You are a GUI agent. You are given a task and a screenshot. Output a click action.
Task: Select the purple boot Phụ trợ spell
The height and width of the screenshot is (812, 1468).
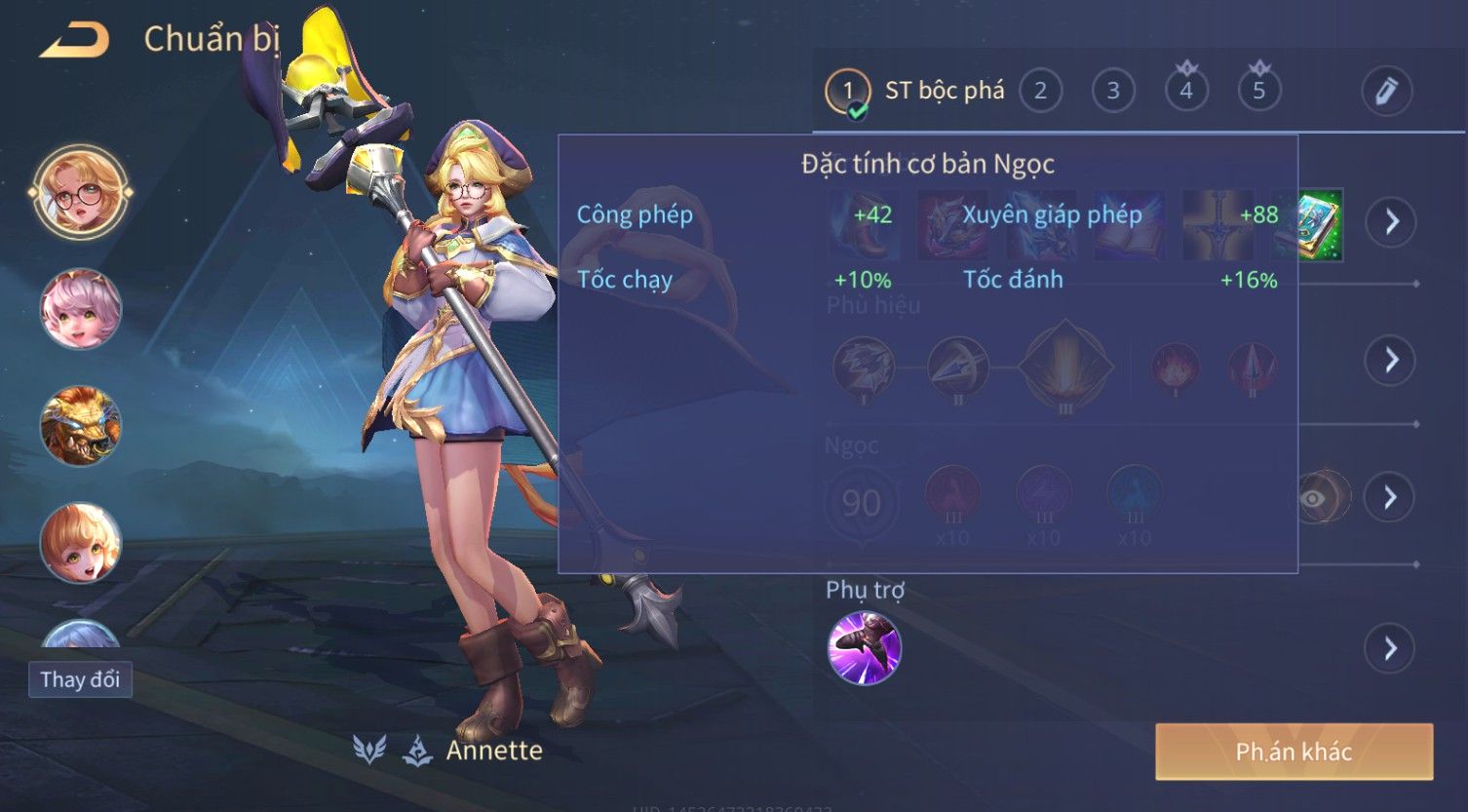coord(864,648)
